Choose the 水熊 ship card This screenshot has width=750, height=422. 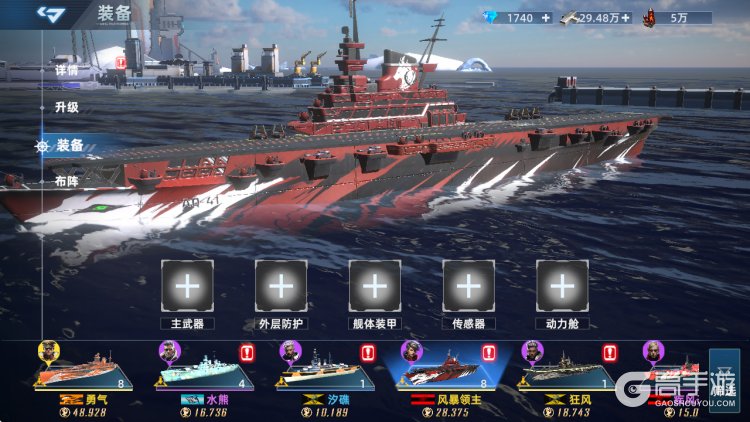(204, 373)
